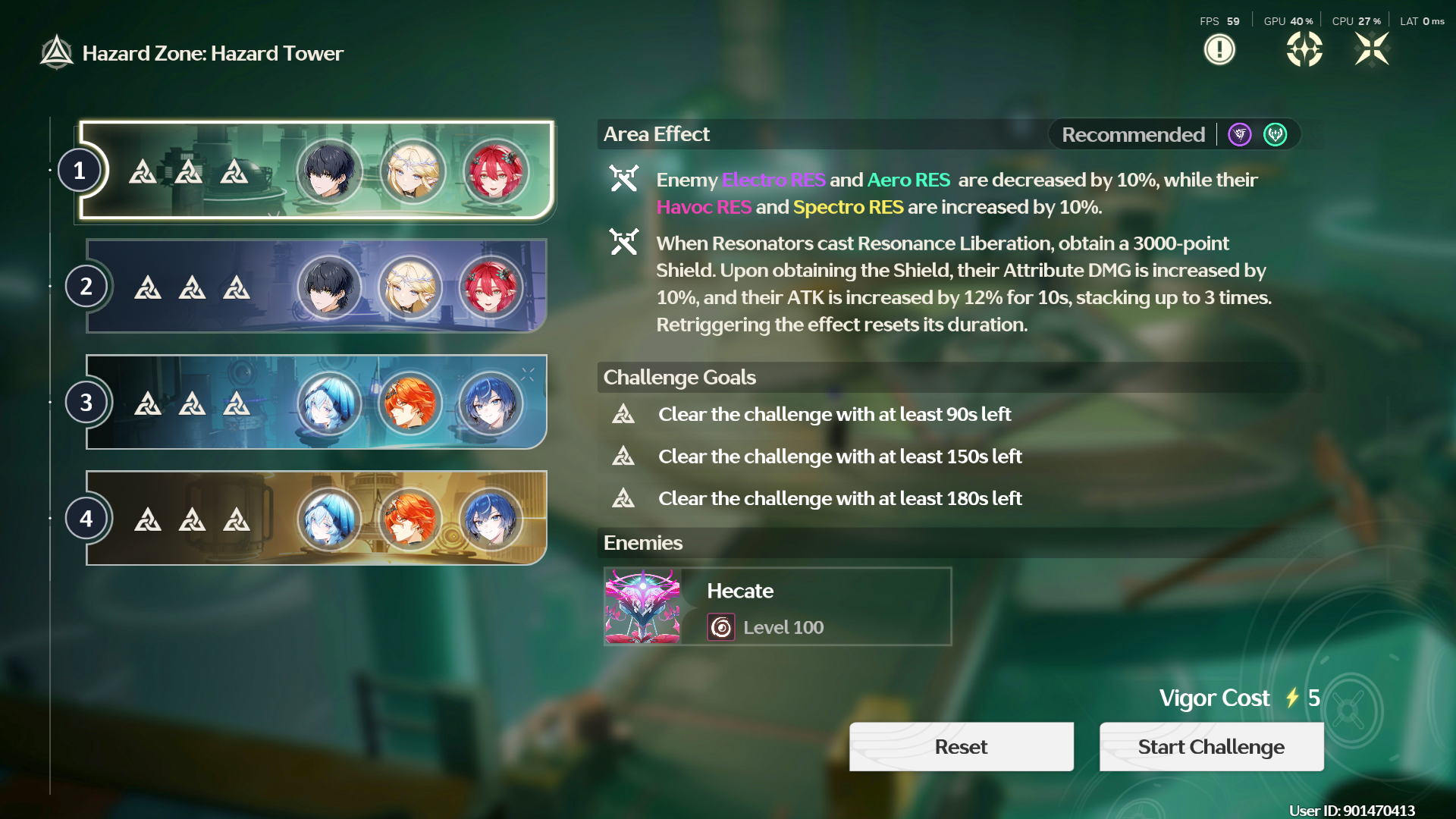The image size is (1456, 819).
Task: Click the Challenge Goals header
Action: point(679,377)
